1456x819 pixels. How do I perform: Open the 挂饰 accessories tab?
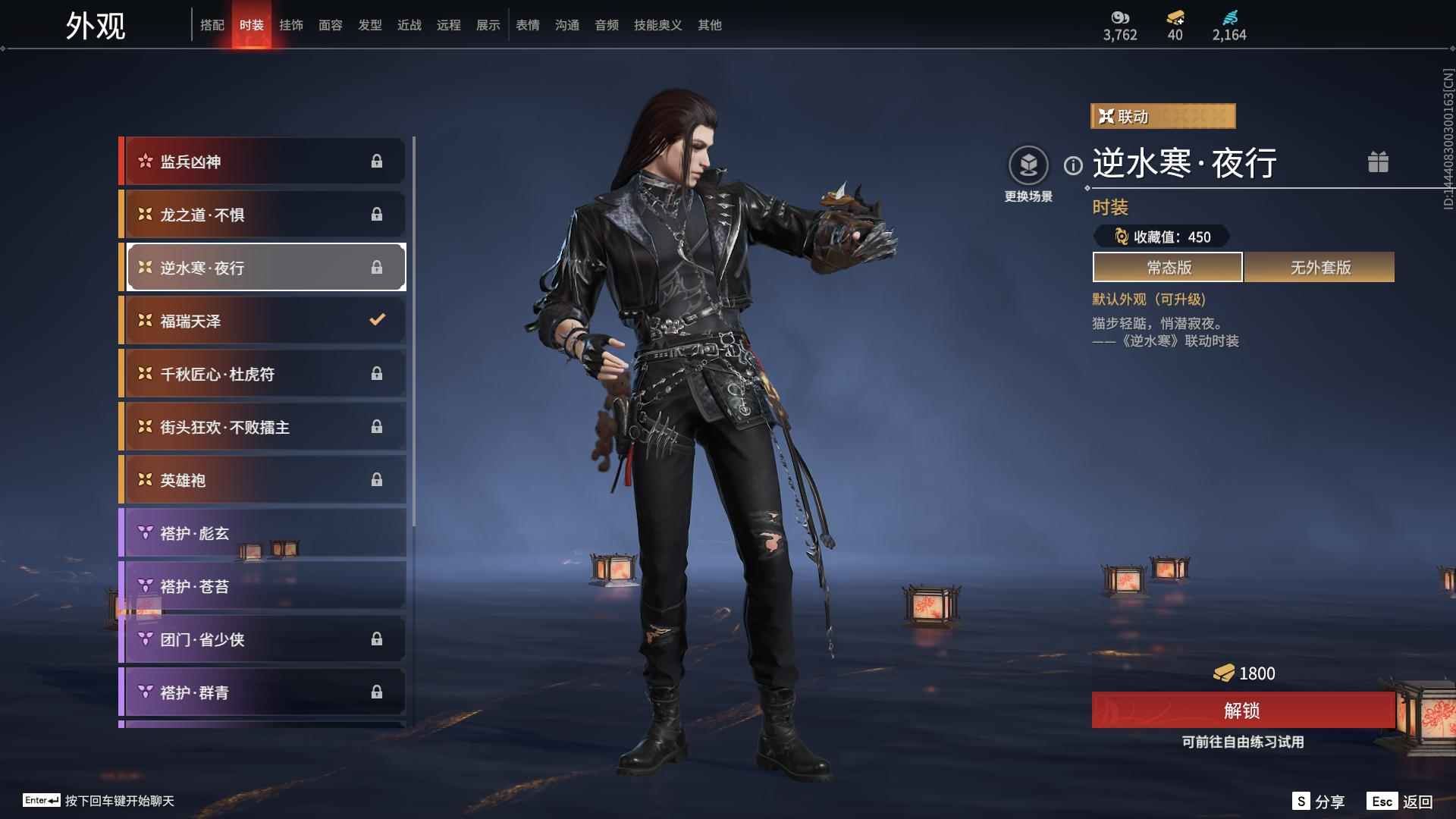[x=291, y=25]
